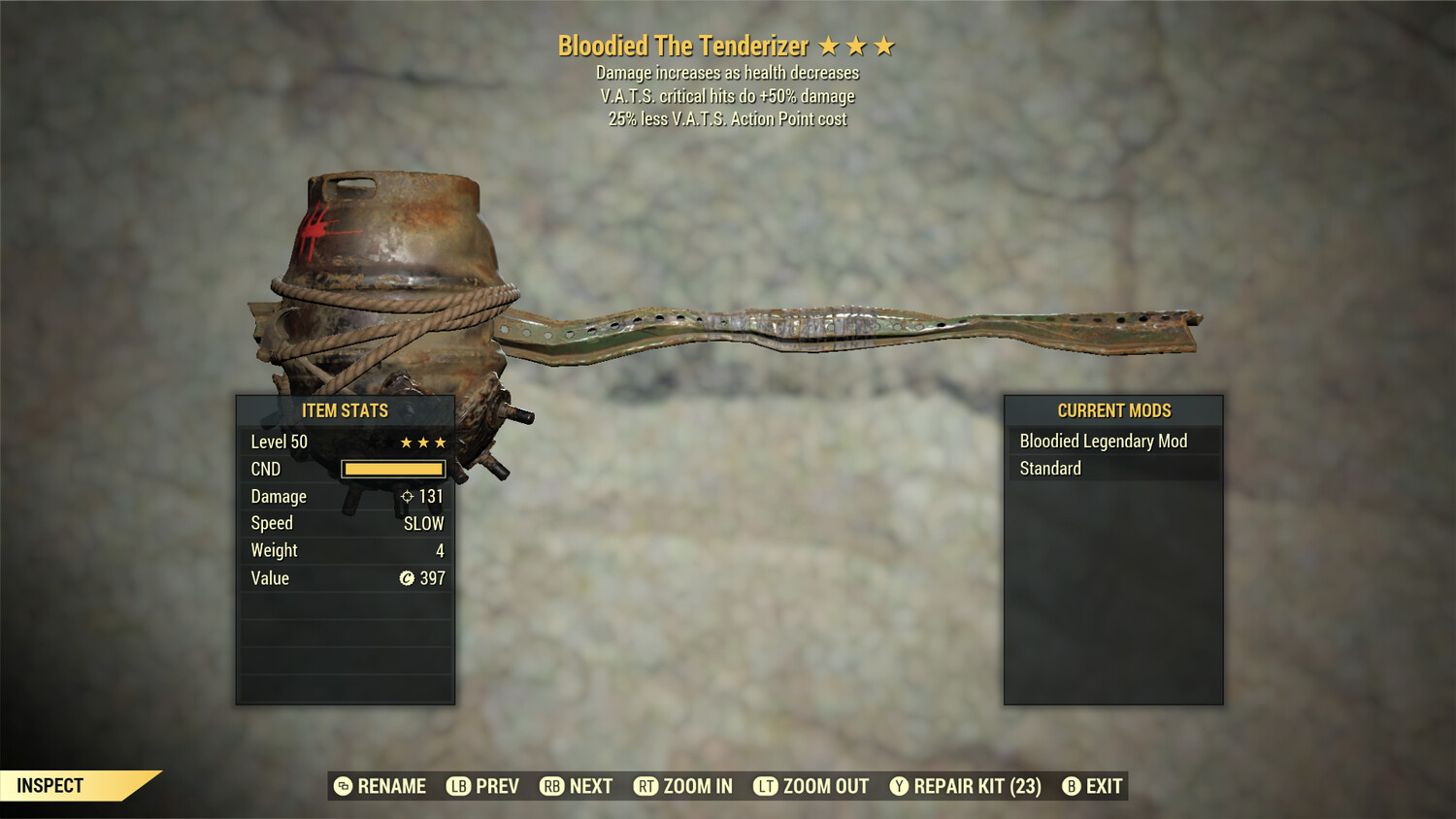Viewport: 1456px width, 819px height.
Task: Expand the Current Mods panel header
Action: click(1112, 410)
